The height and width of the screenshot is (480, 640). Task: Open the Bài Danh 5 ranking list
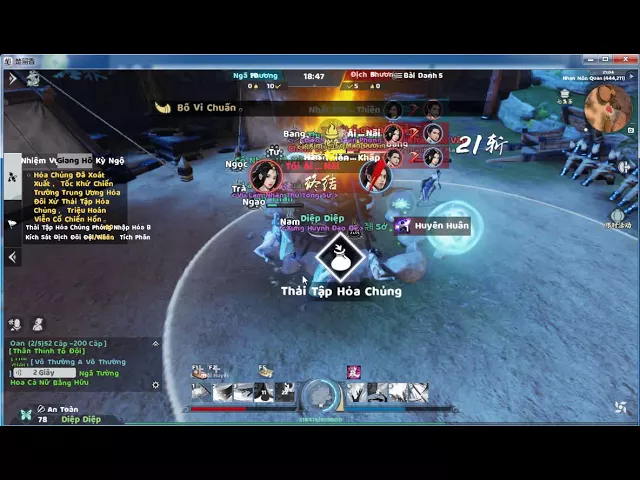point(422,75)
